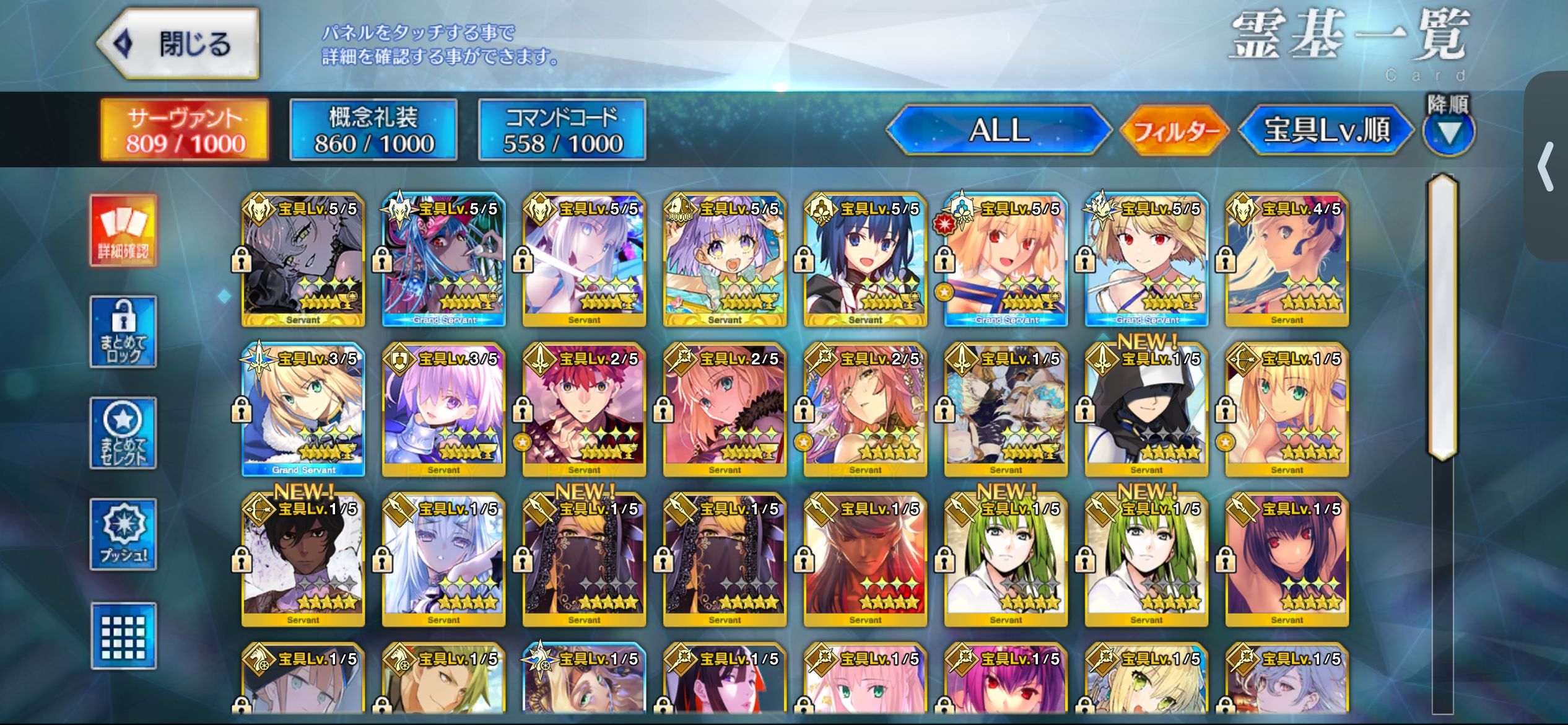Change the grid layout view
This screenshot has height=725, width=1568.
pyautogui.click(x=123, y=636)
